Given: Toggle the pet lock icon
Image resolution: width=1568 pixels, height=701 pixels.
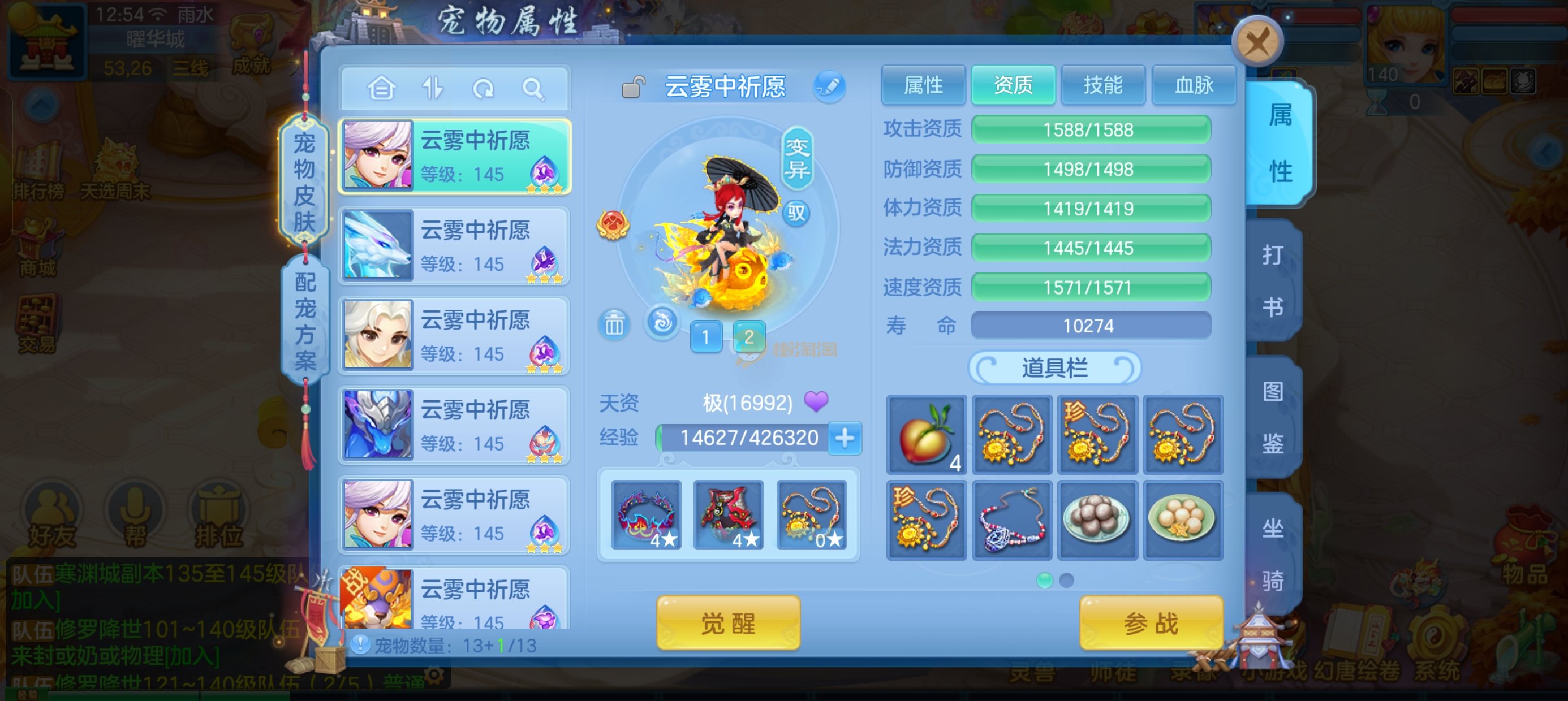Looking at the screenshot, I should pos(633,87).
